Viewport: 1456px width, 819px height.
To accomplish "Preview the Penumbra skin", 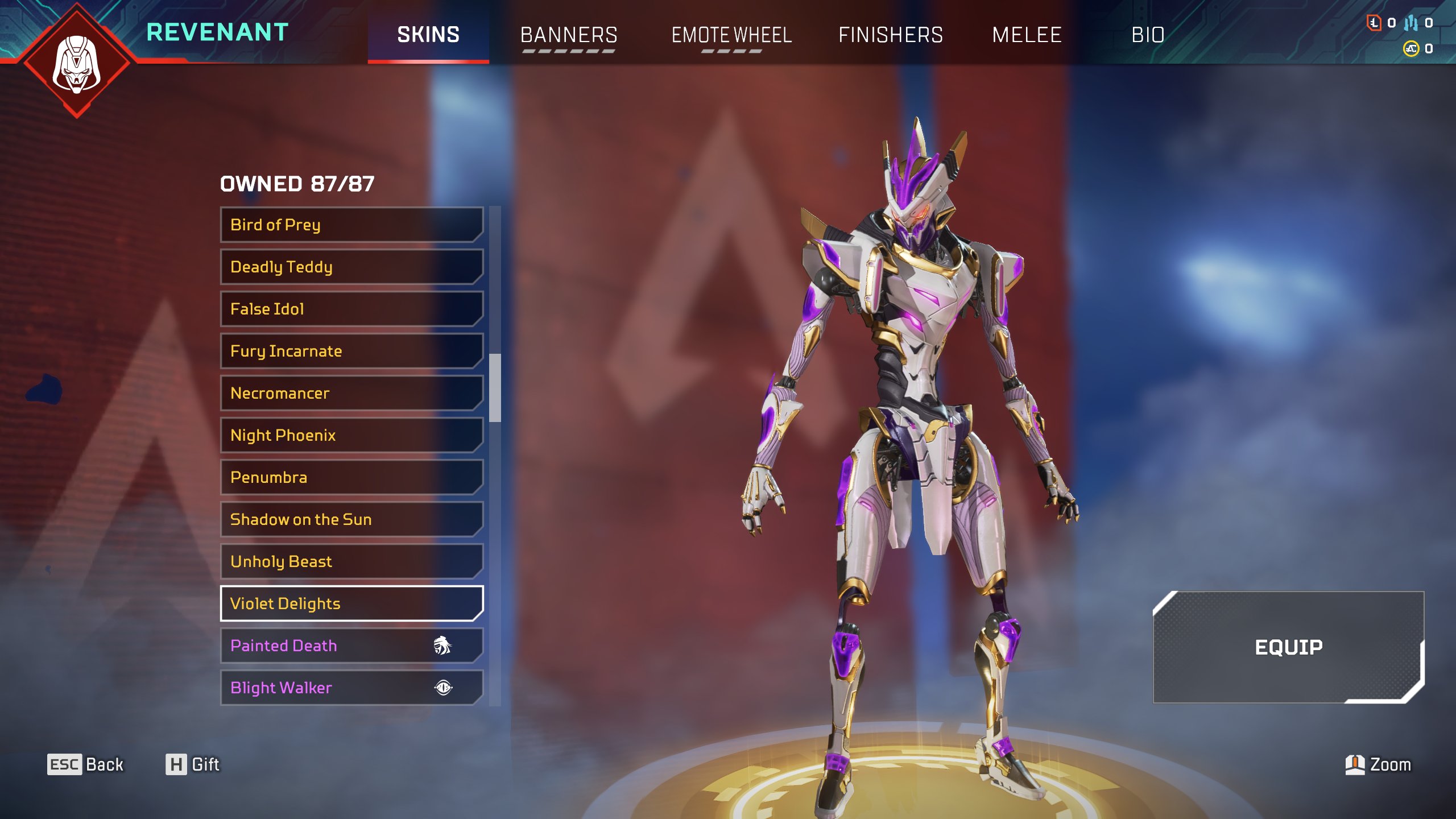I will [351, 477].
